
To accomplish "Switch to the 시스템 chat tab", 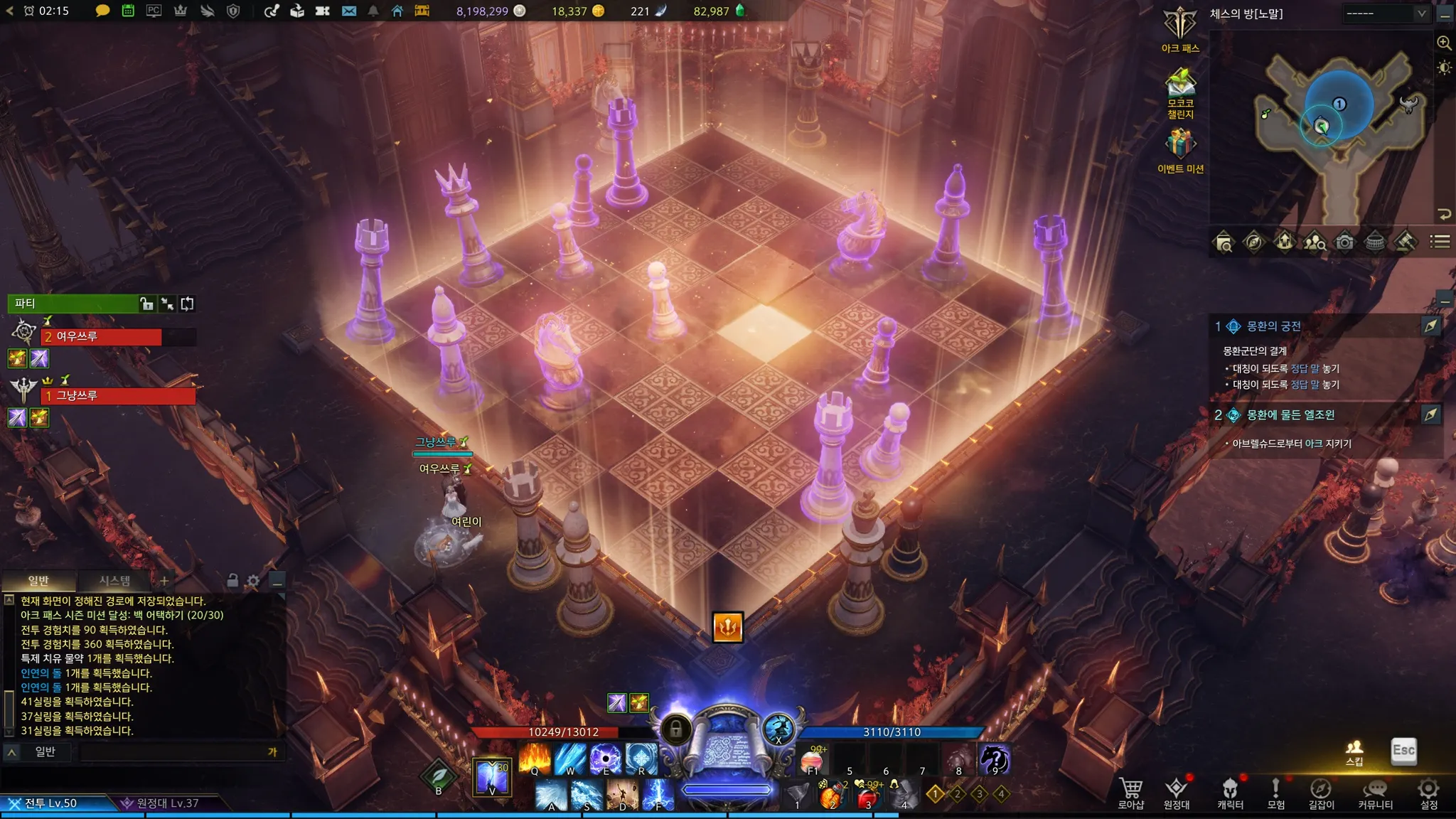I will pos(114,581).
